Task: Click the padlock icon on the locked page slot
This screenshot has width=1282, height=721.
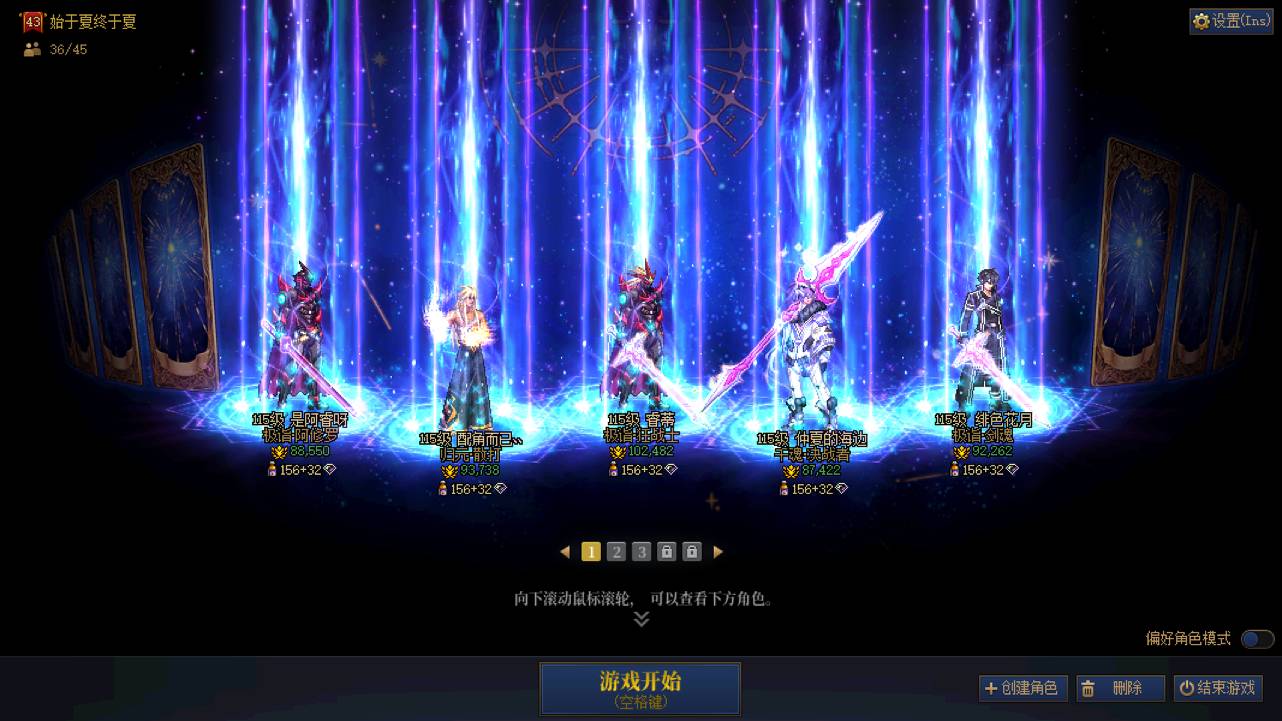Action: [667, 551]
